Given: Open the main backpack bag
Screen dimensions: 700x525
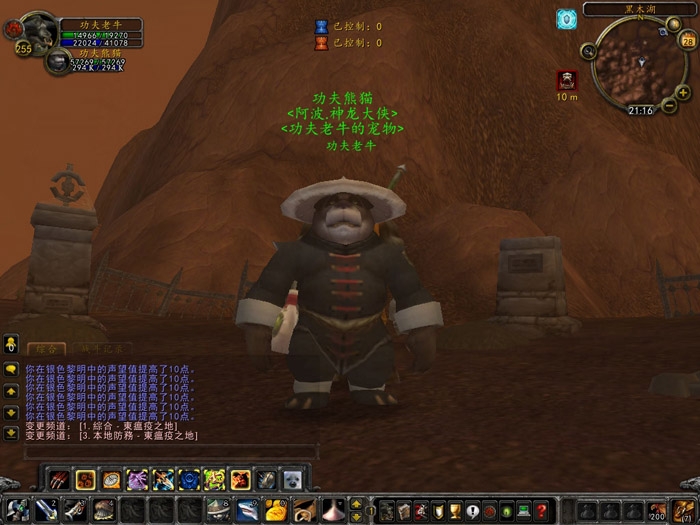Looking at the screenshot, I should click(686, 510).
